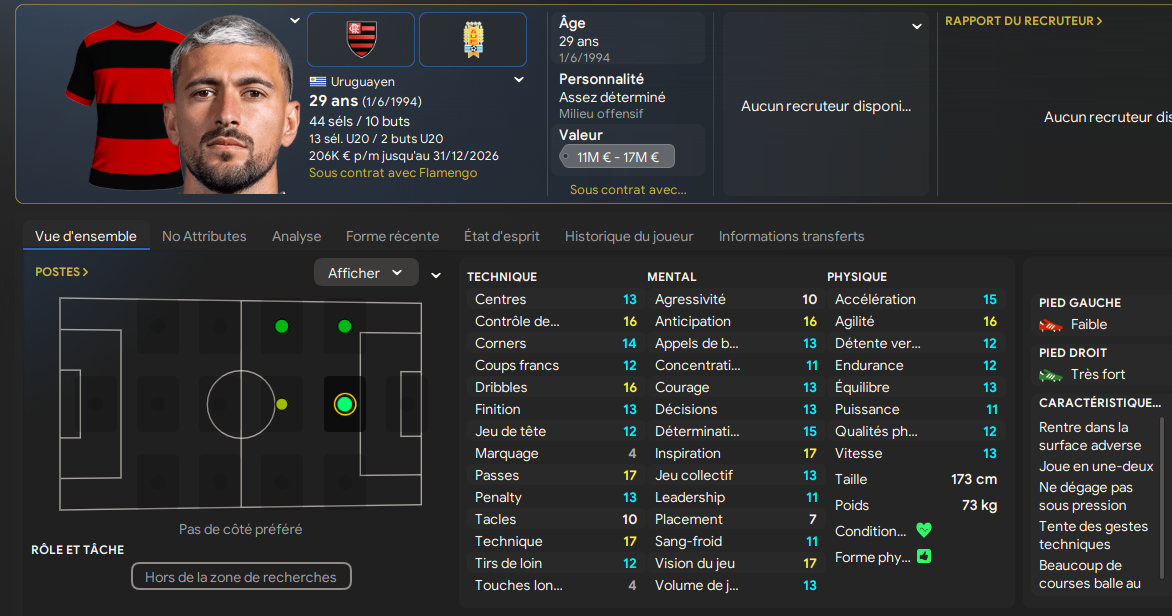The width and height of the screenshot is (1172, 616).
Task: Select the highlighted attacking midfielder position marker
Action: point(345,404)
